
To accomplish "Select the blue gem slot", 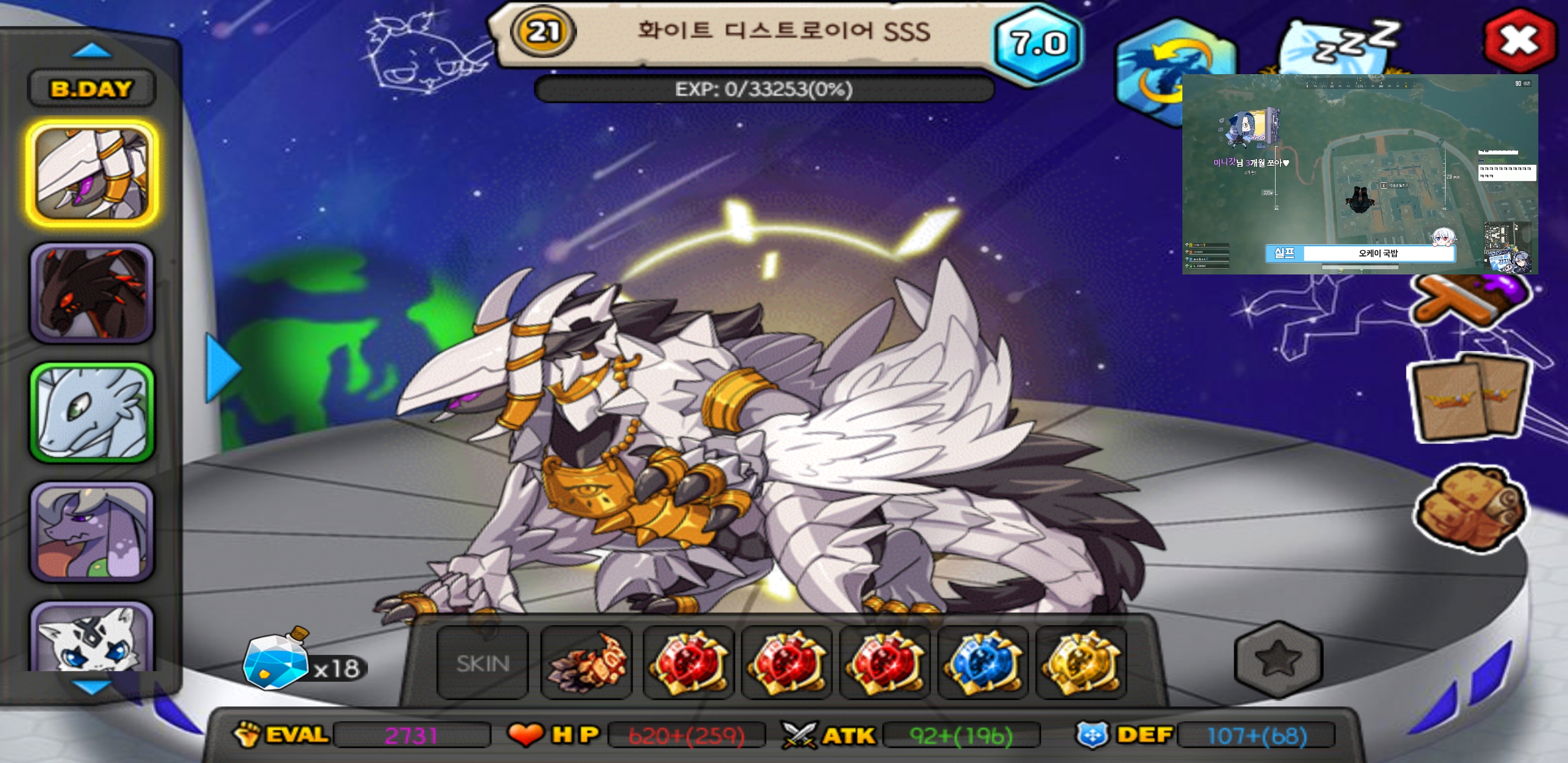I will [983, 662].
